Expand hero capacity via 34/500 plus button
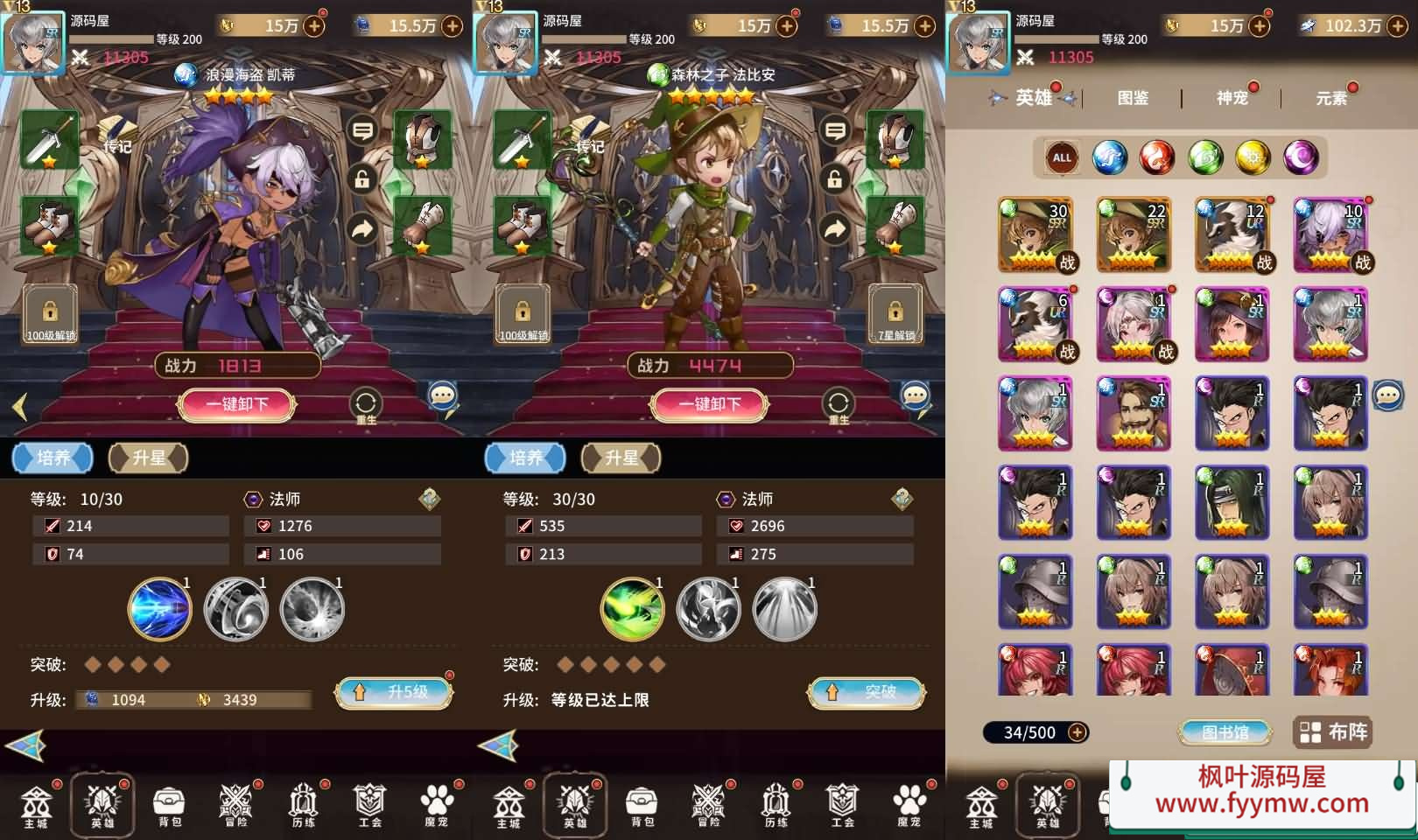Image resolution: width=1418 pixels, height=840 pixels. tap(1078, 732)
